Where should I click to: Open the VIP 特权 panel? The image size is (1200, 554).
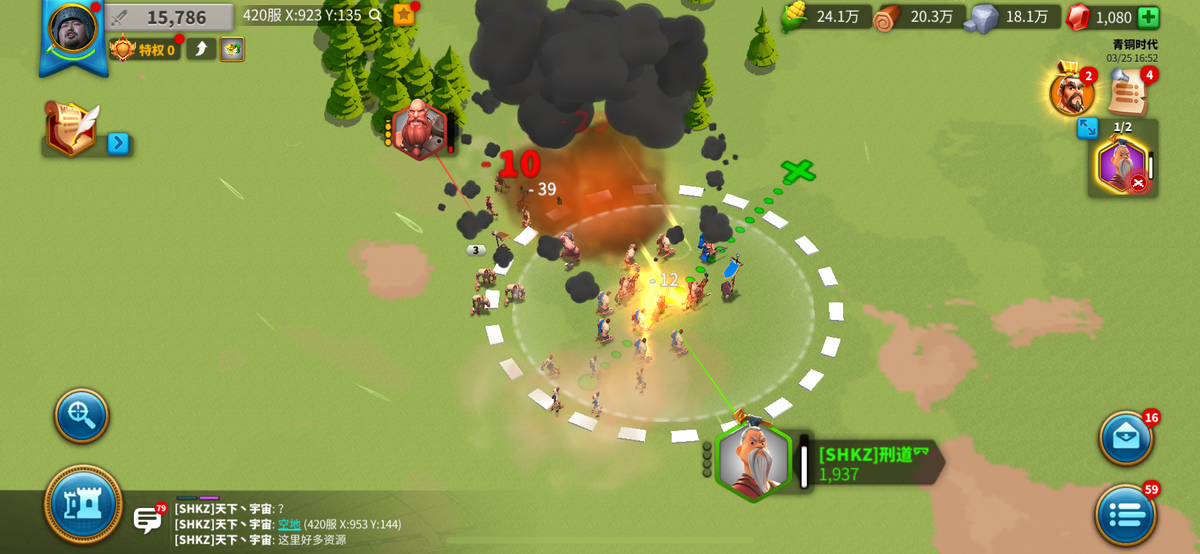[x=145, y=49]
